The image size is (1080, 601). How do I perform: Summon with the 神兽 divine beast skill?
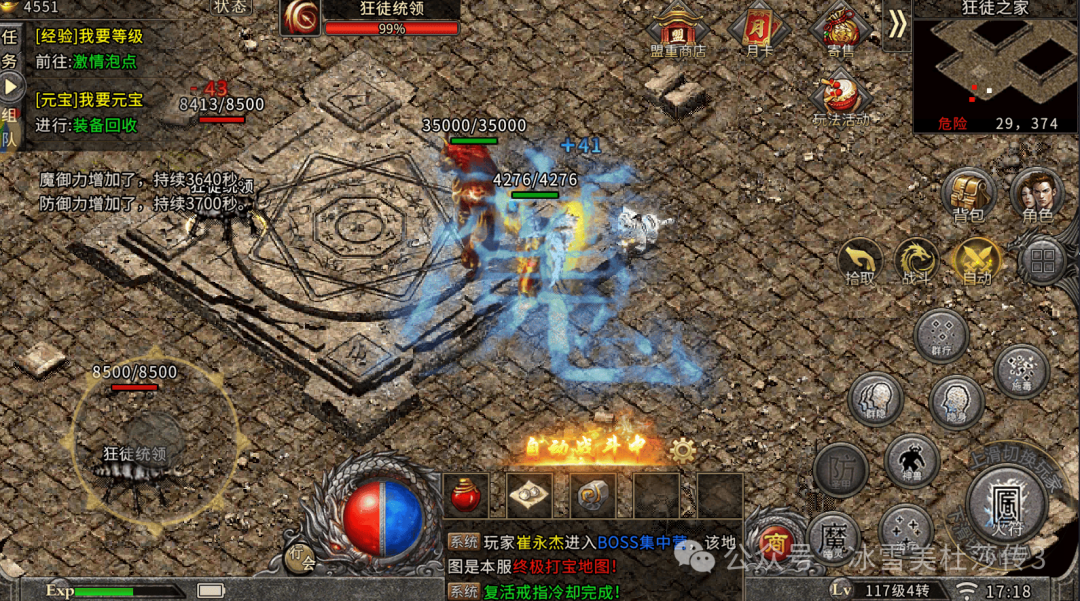pos(911,461)
